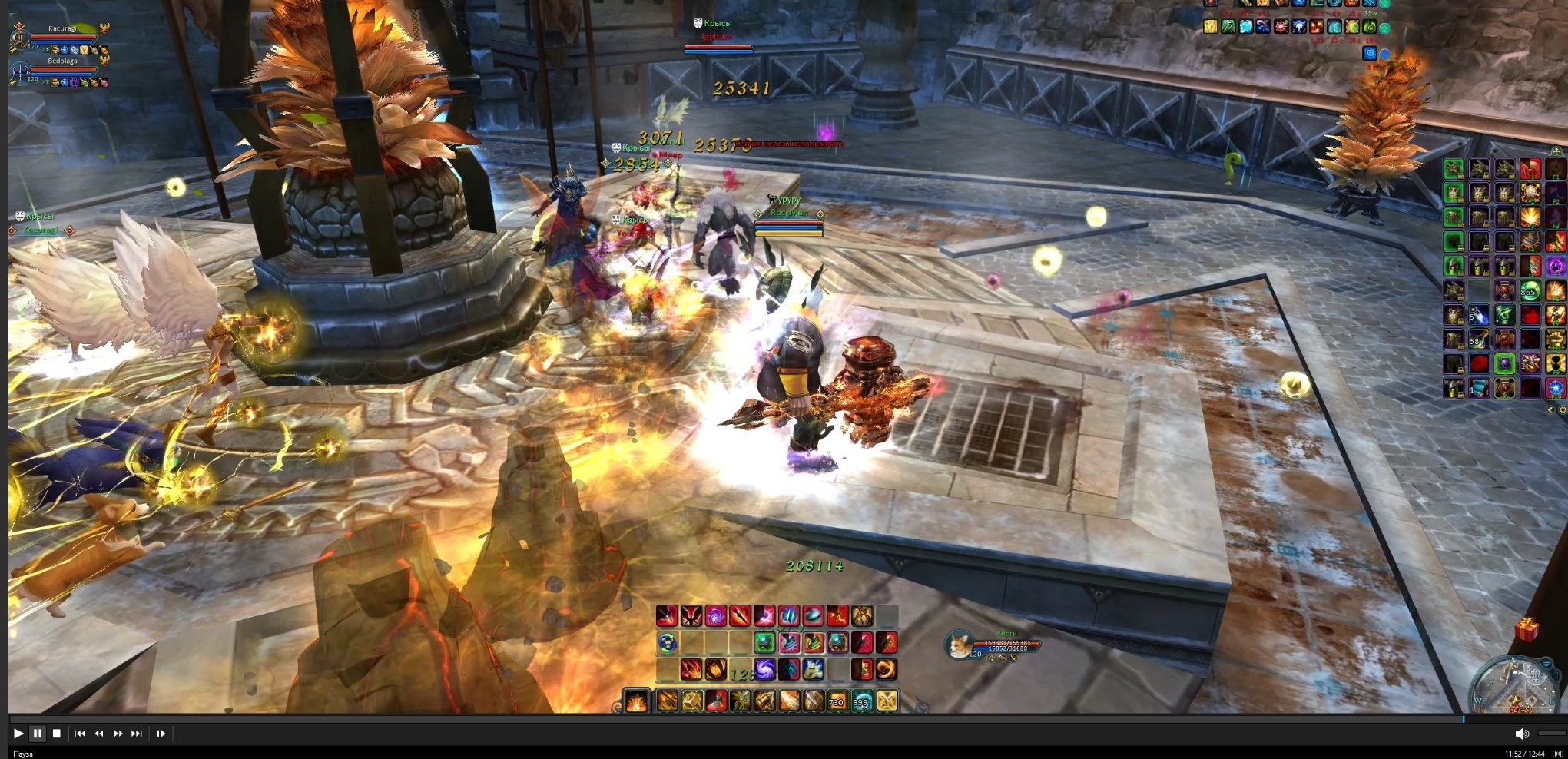Use the potion bottle with count 58
This screenshot has height=759, width=1568.
click(x=1478, y=339)
